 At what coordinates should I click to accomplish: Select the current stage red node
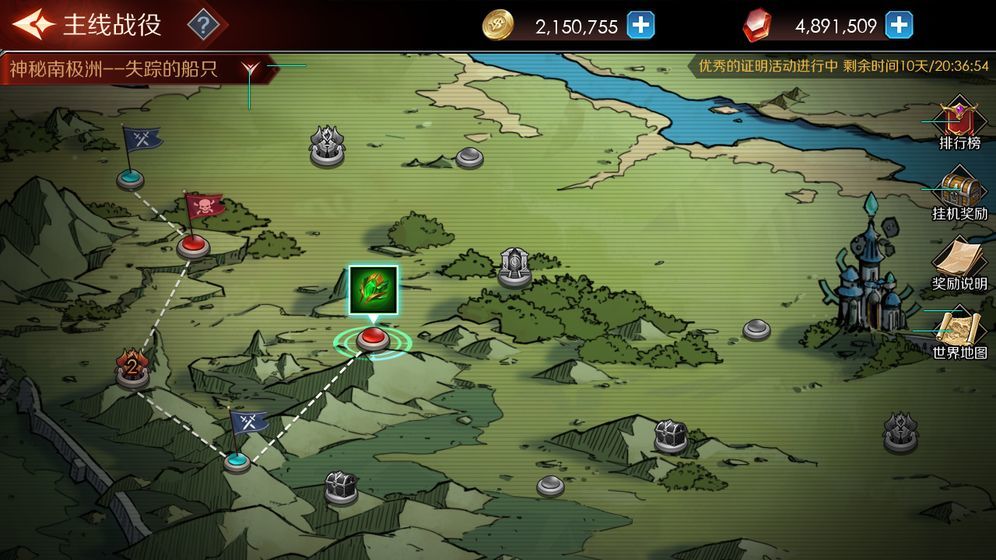coord(372,338)
